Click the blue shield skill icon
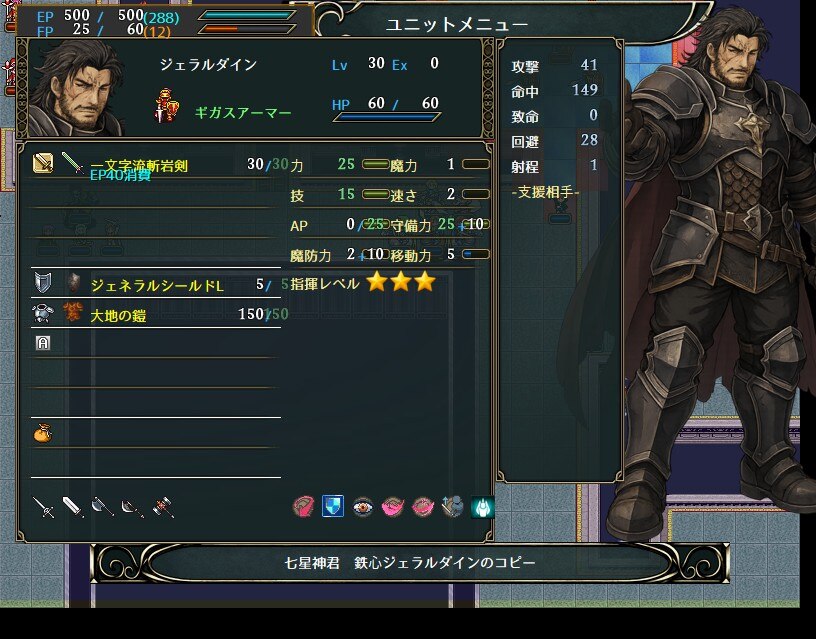The width and height of the screenshot is (816, 639). (333, 507)
